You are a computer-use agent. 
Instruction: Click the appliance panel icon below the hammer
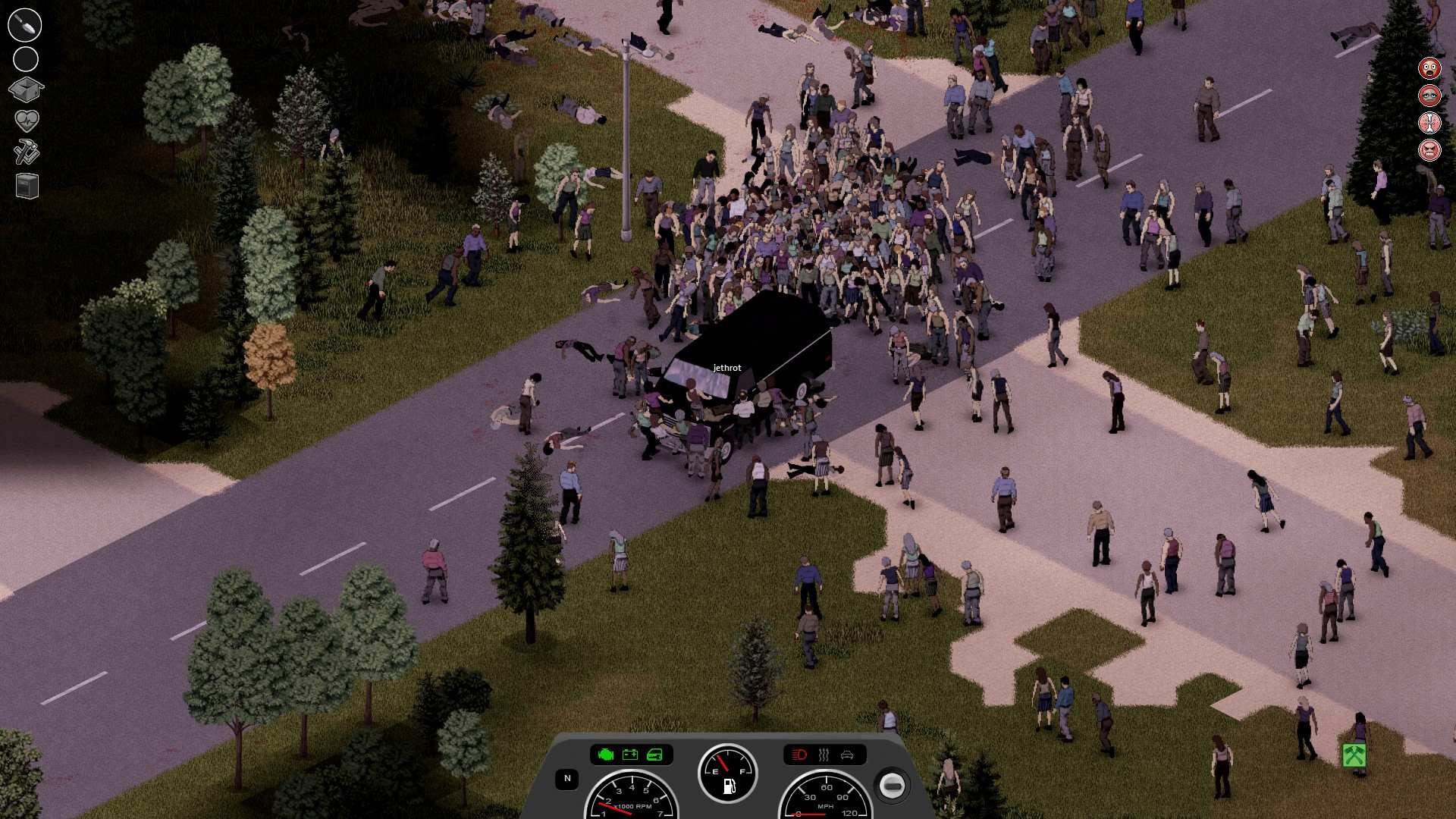pyautogui.click(x=26, y=186)
